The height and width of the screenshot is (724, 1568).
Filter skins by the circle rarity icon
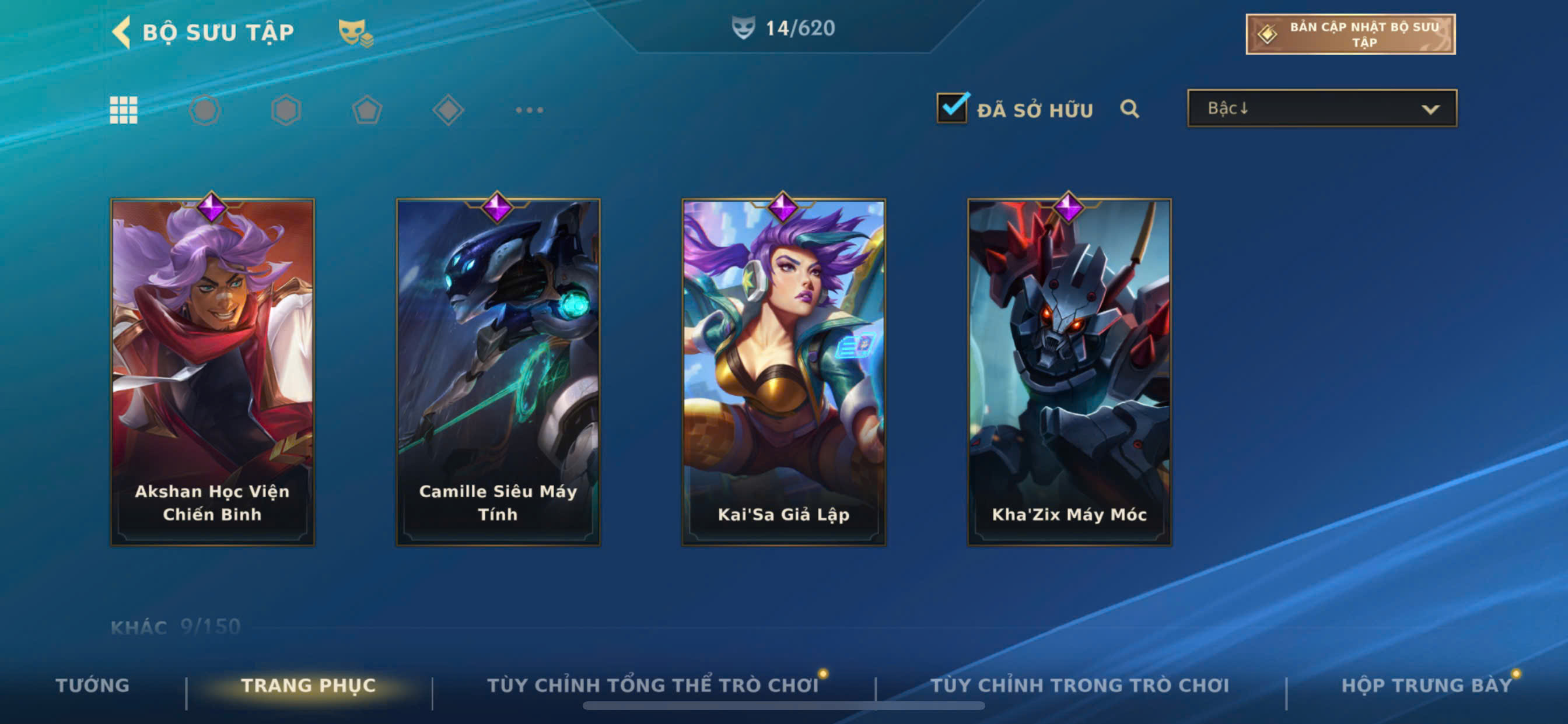(x=205, y=110)
